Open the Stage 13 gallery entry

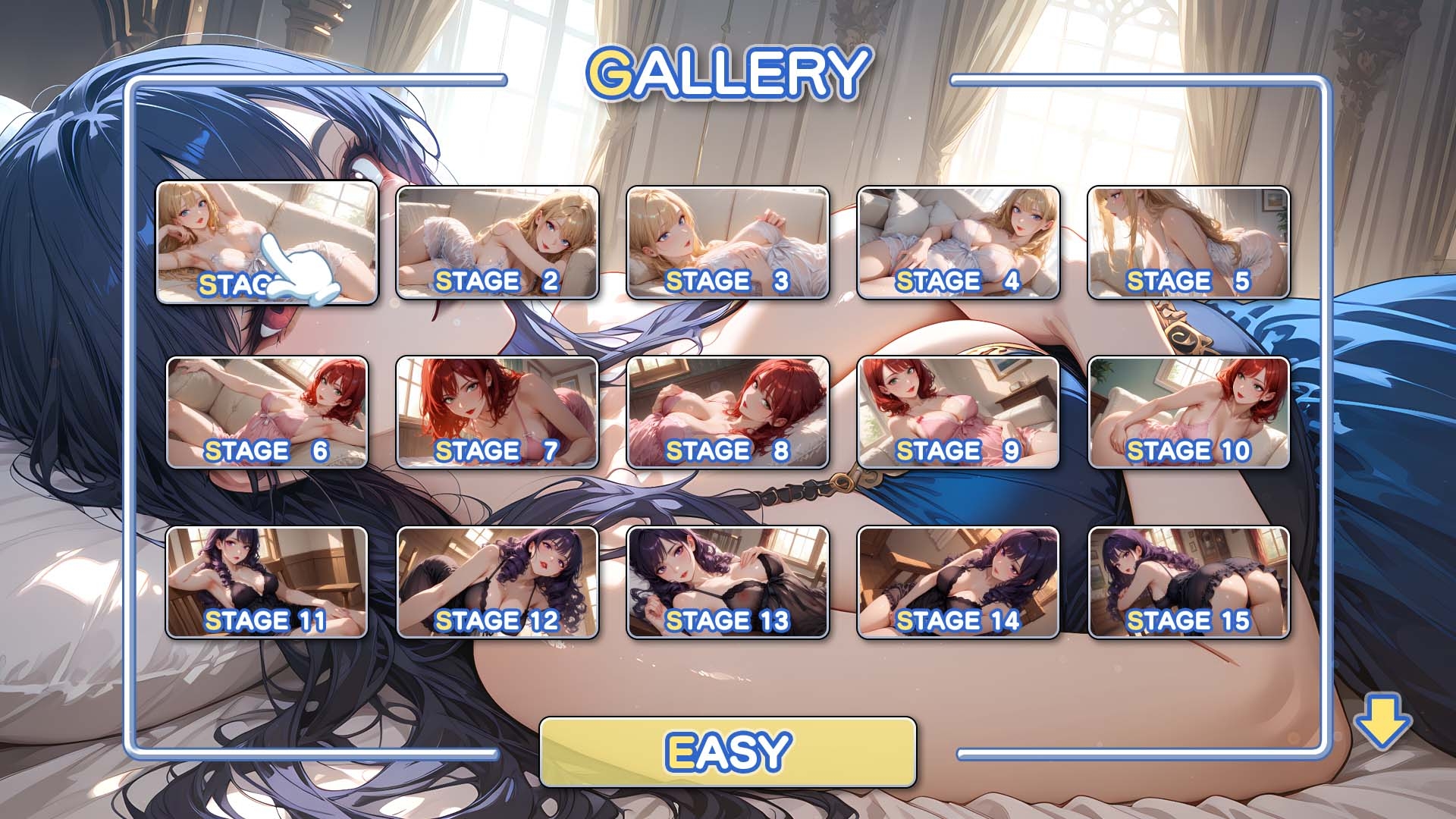click(728, 582)
